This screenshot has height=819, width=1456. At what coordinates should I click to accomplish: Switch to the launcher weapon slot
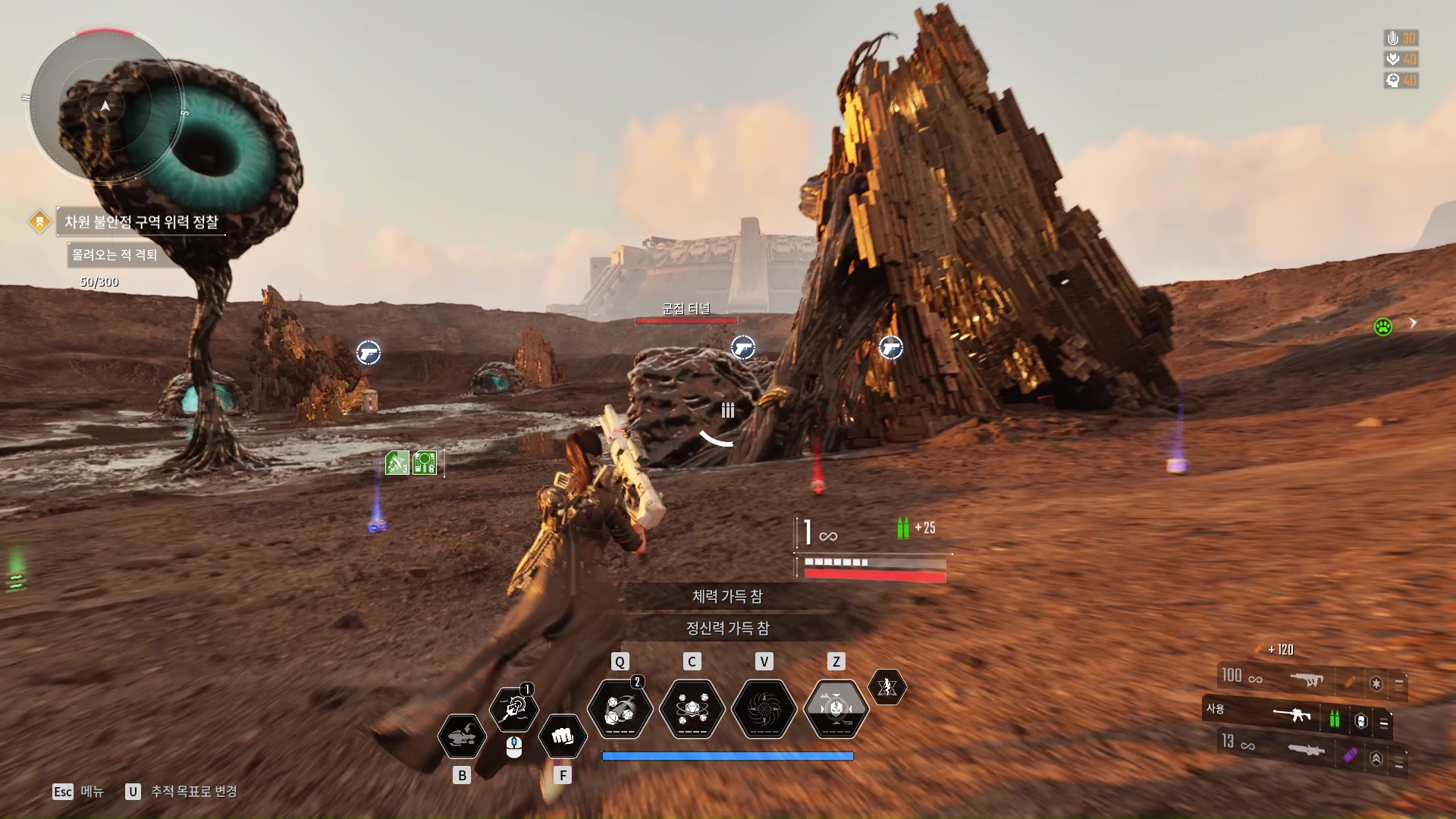[1306, 750]
